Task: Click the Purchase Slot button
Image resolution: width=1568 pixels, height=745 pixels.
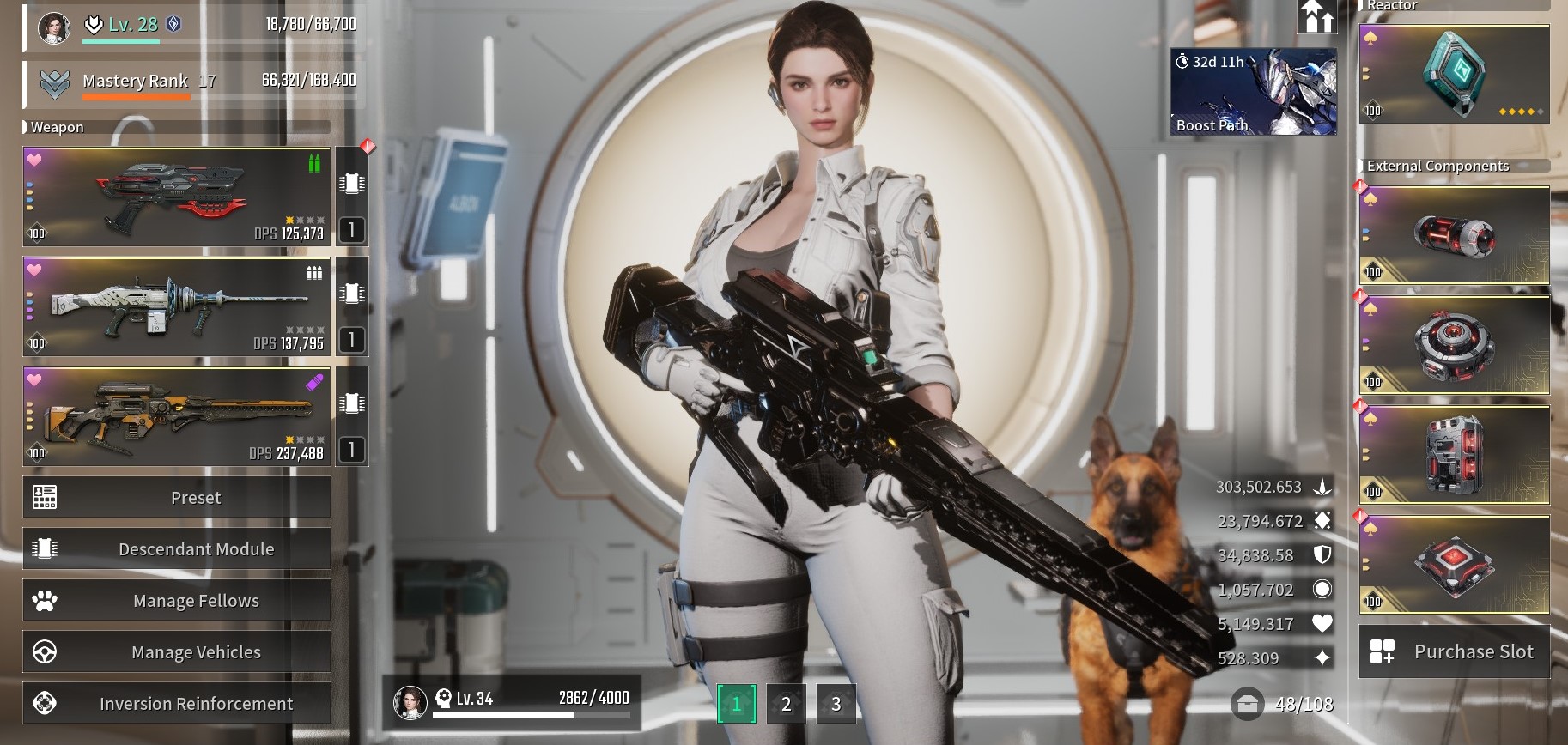Action: (x=1455, y=652)
